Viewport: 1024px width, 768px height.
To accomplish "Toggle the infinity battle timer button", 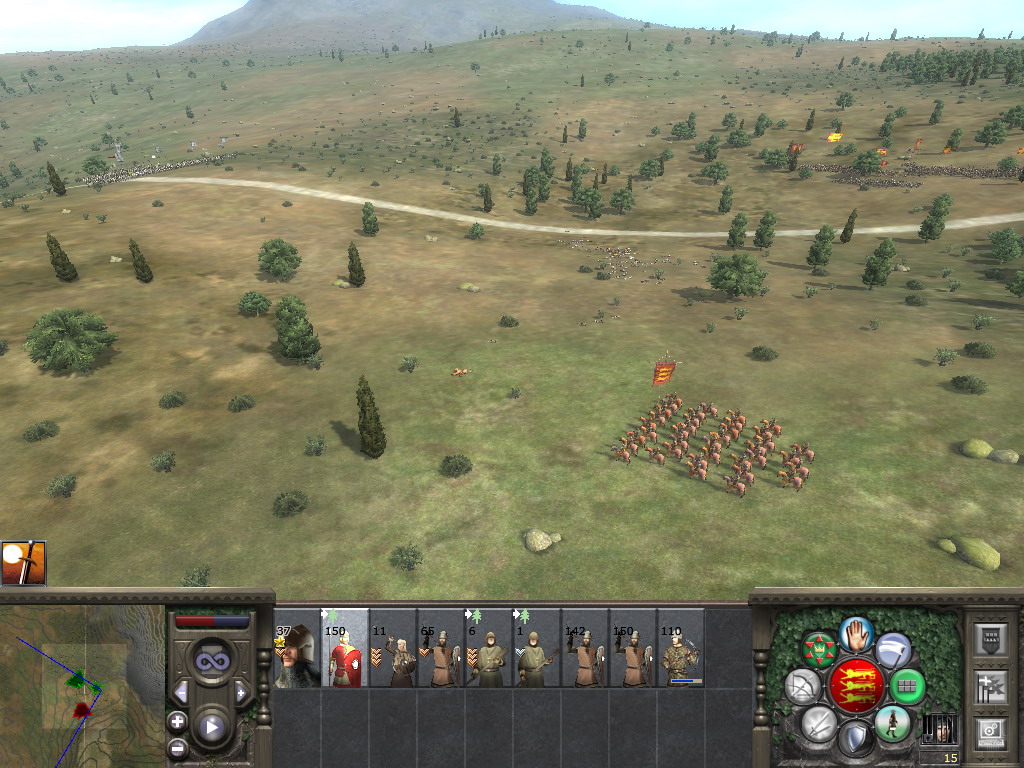I will pos(211,661).
